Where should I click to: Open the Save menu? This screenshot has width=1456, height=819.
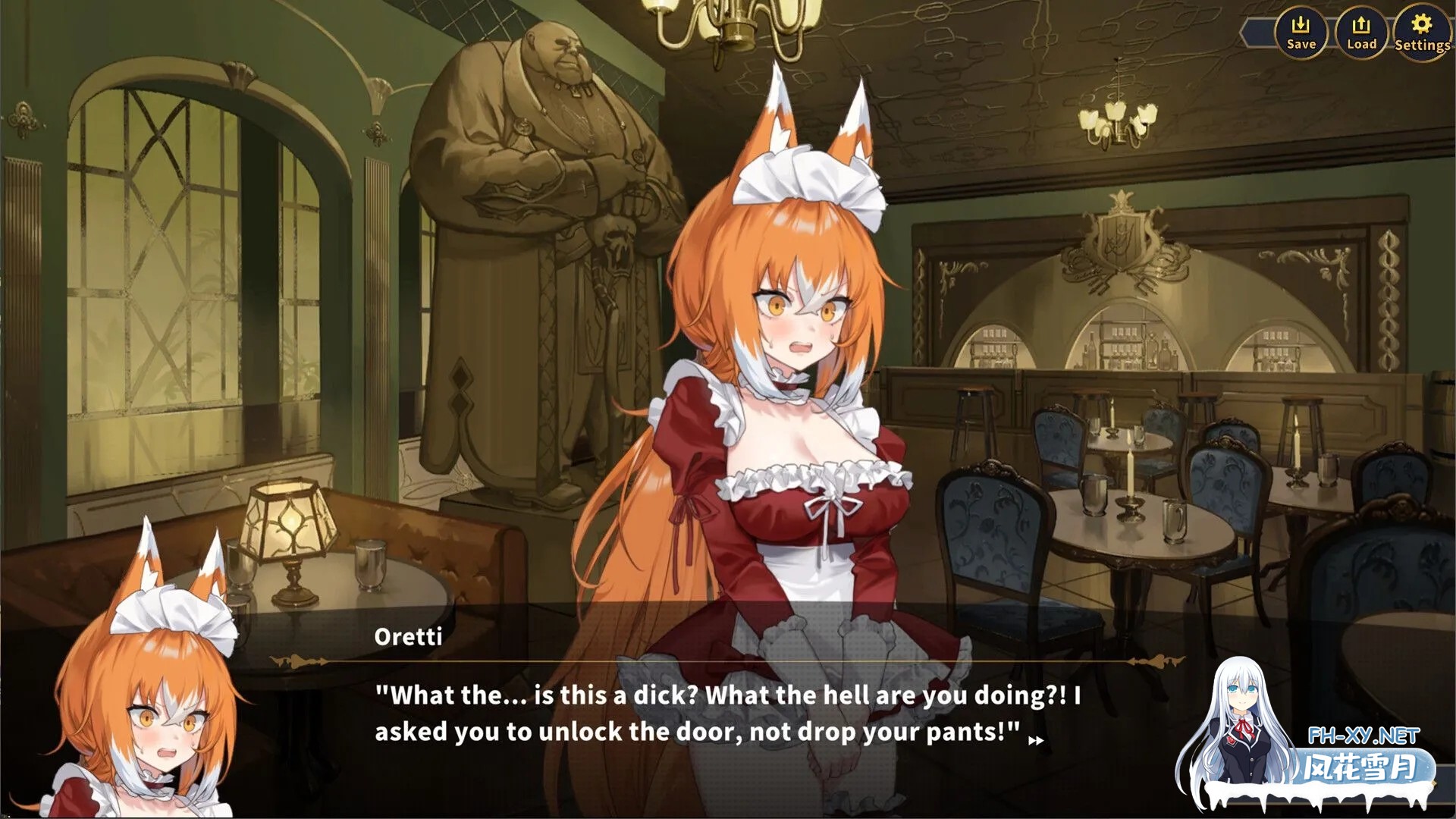pyautogui.click(x=1301, y=33)
